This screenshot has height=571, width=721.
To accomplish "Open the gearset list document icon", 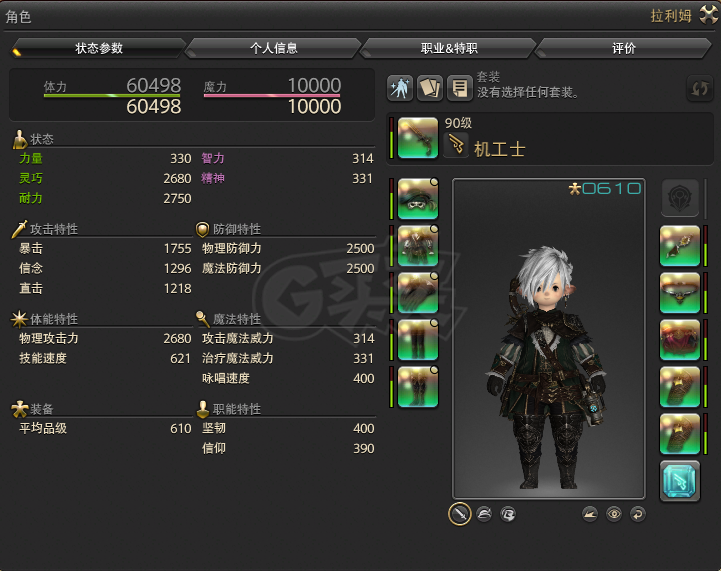I will 459,89.
